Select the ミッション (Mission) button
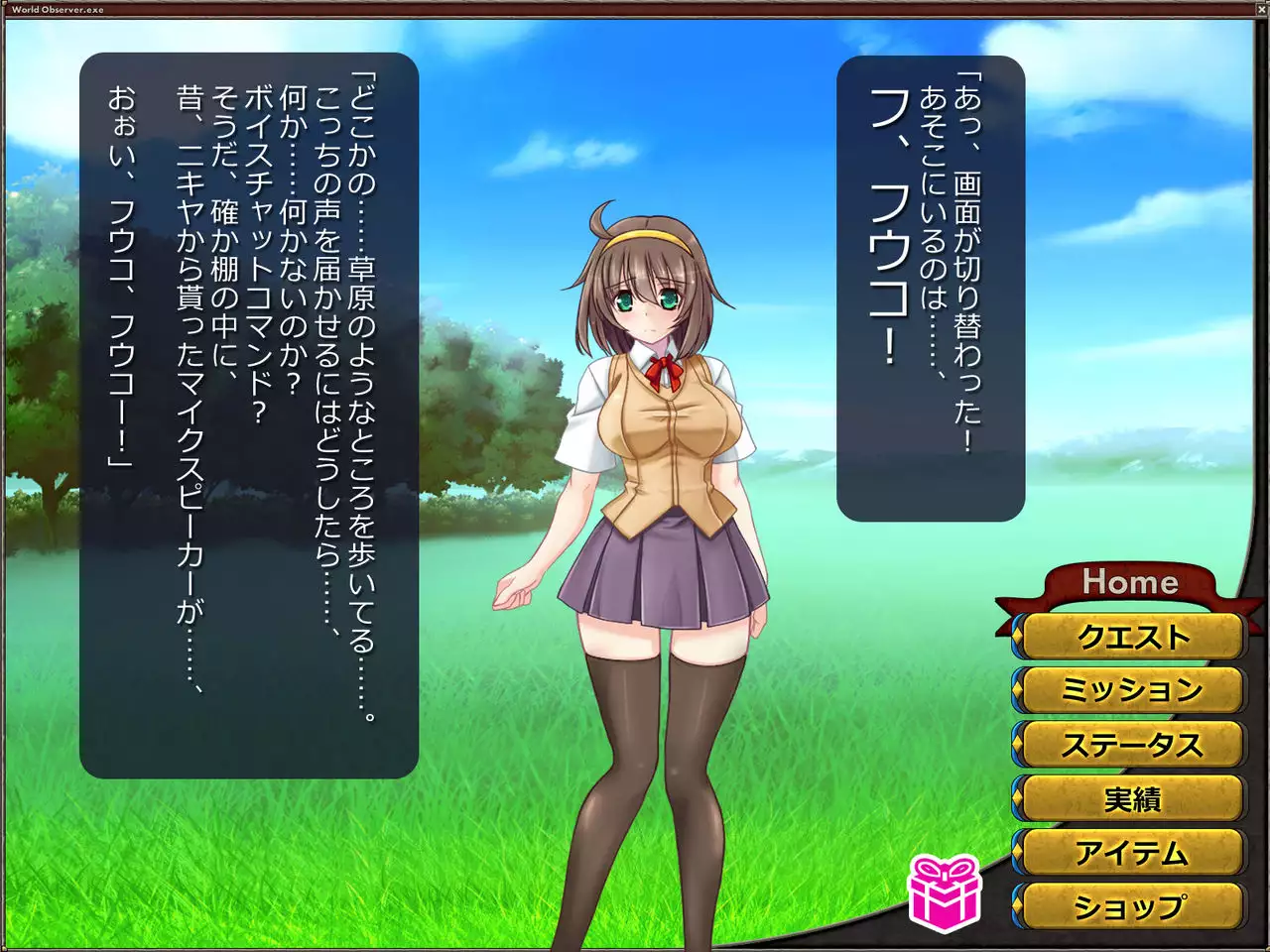The width and height of the screenshot is (1270, 952). [x=1131, y=690]
